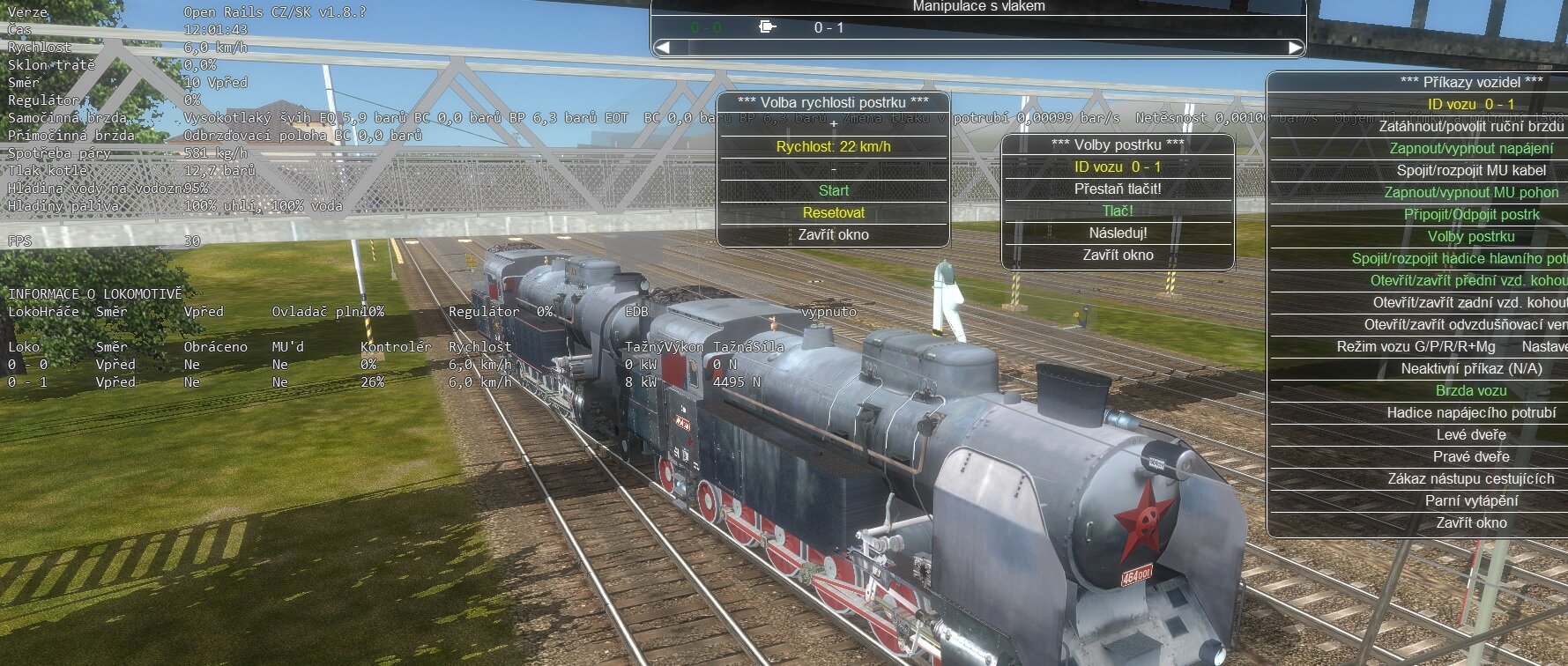Close the Volba rychlosti postrku window
Screen dimensions: 1568x666
pos(833,234)
